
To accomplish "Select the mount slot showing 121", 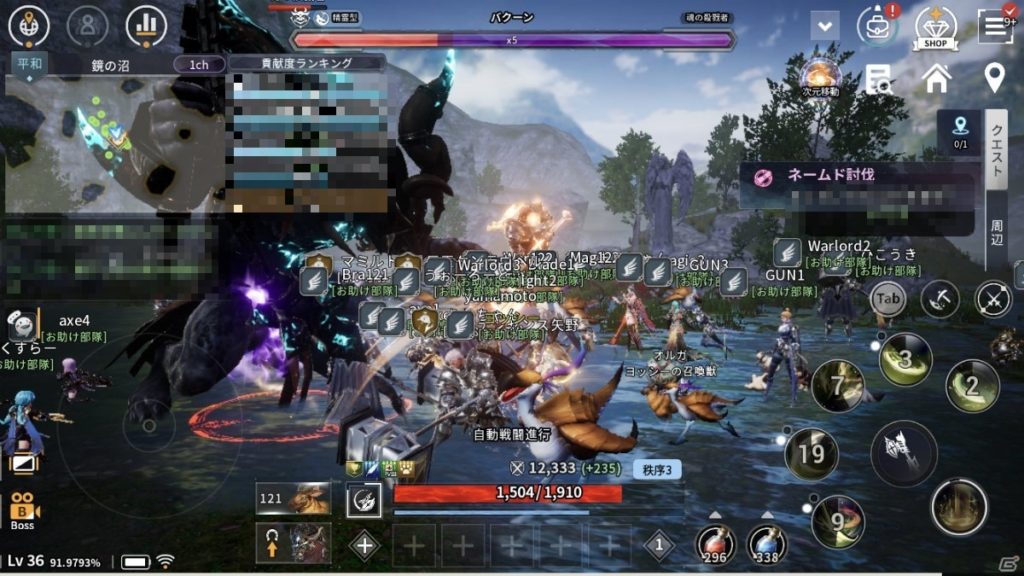I will [293, 498].
